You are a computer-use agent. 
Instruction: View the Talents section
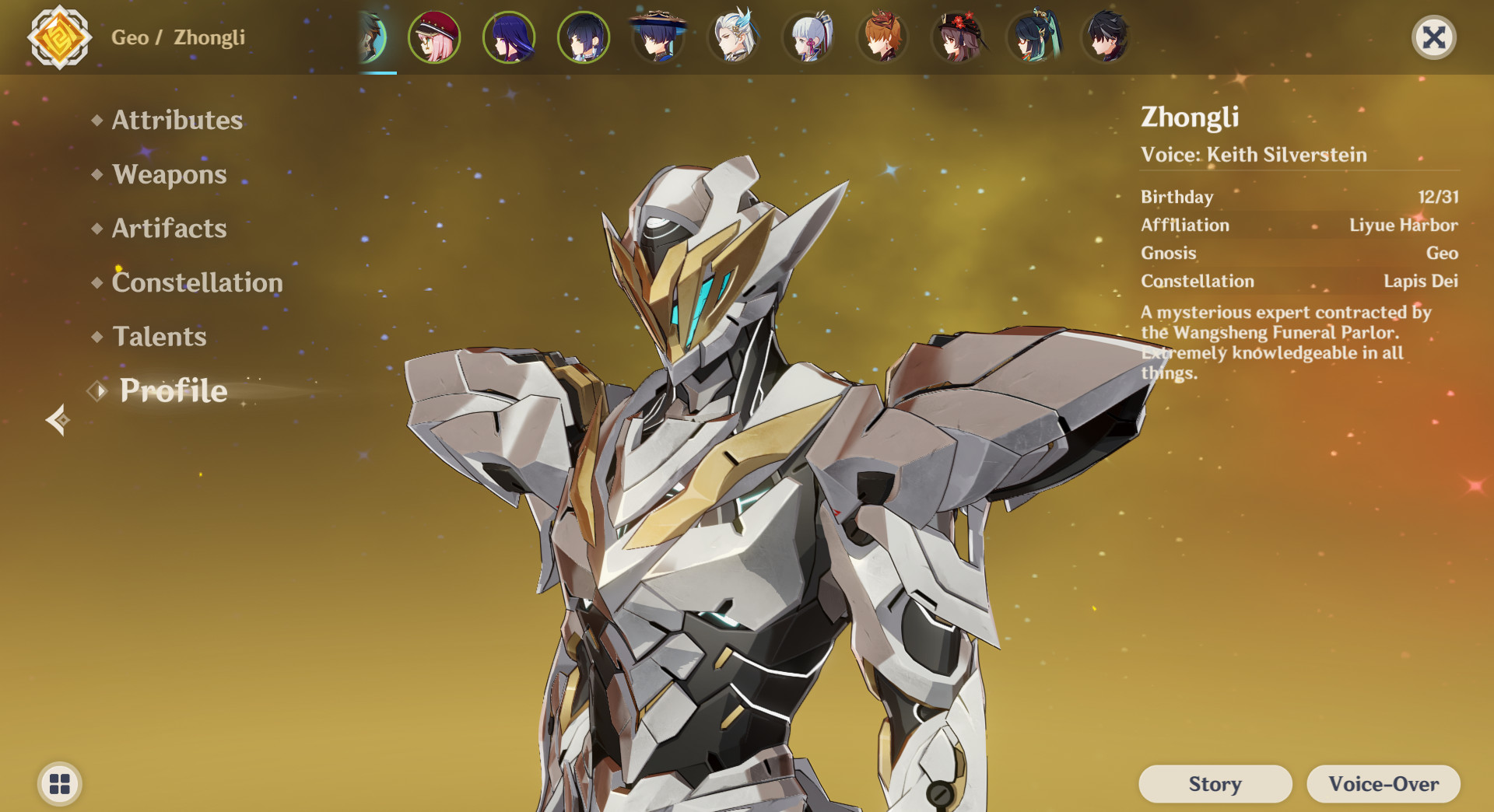[x=159, y=337]
